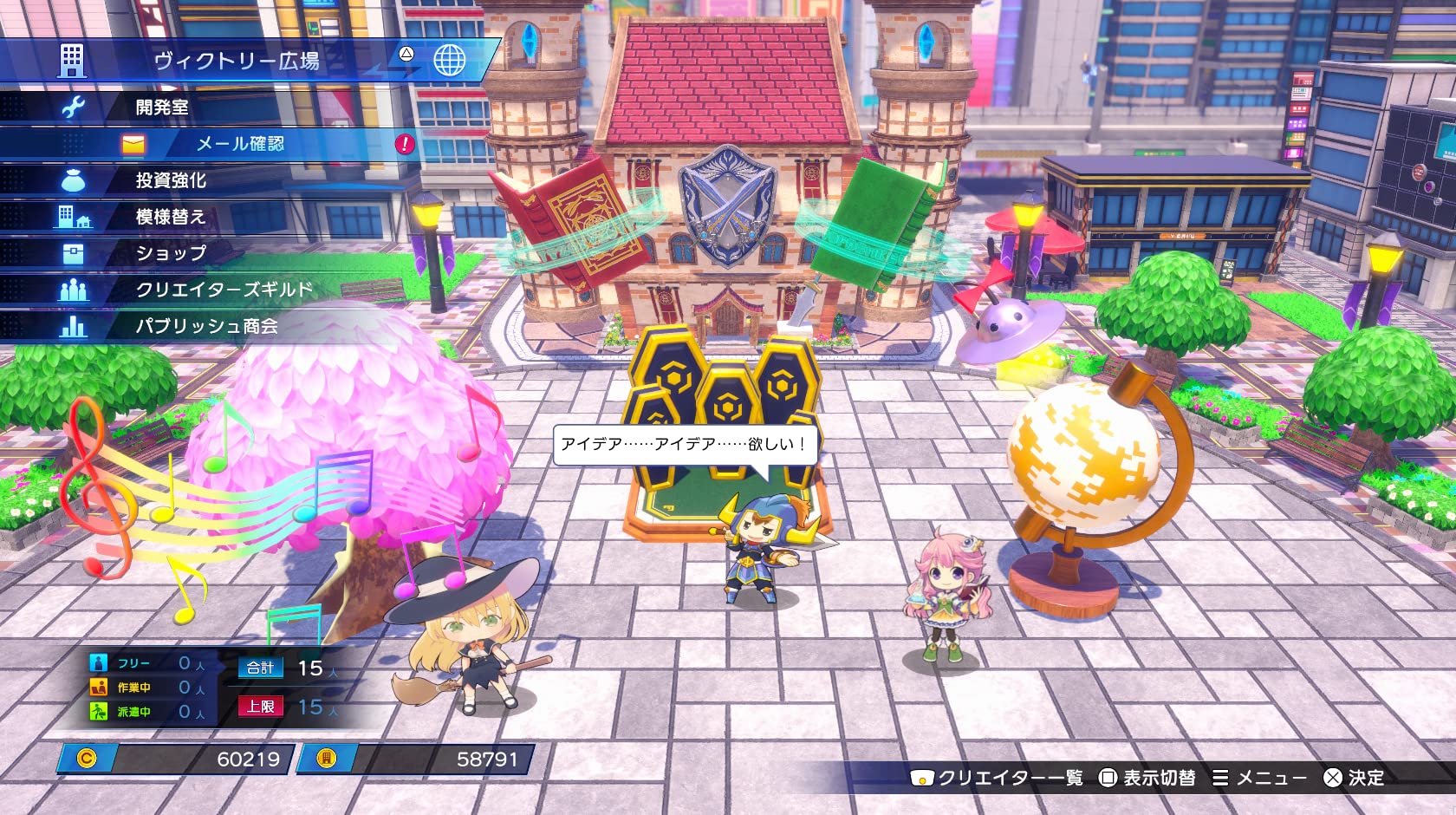This screenshot has width=1456, height=815.
Task: Open the mail envelope メール確認 icon
Action: (132, 145)
